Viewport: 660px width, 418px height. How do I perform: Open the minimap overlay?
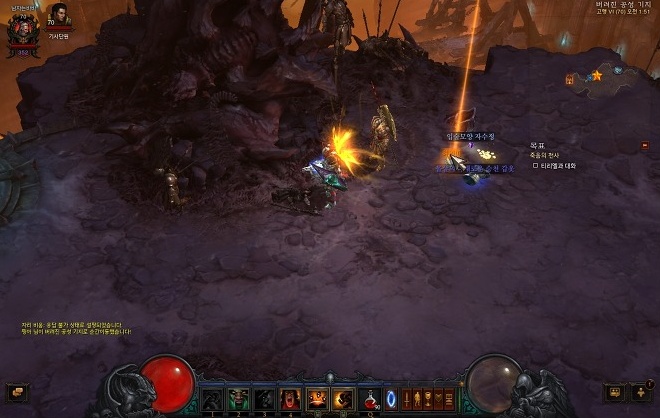[x=600, y=75]
